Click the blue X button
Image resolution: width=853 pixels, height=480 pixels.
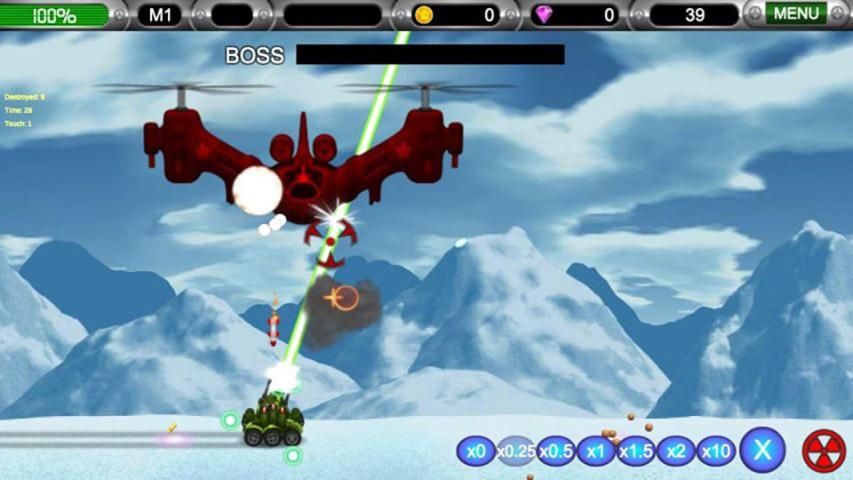pos(762,450)
